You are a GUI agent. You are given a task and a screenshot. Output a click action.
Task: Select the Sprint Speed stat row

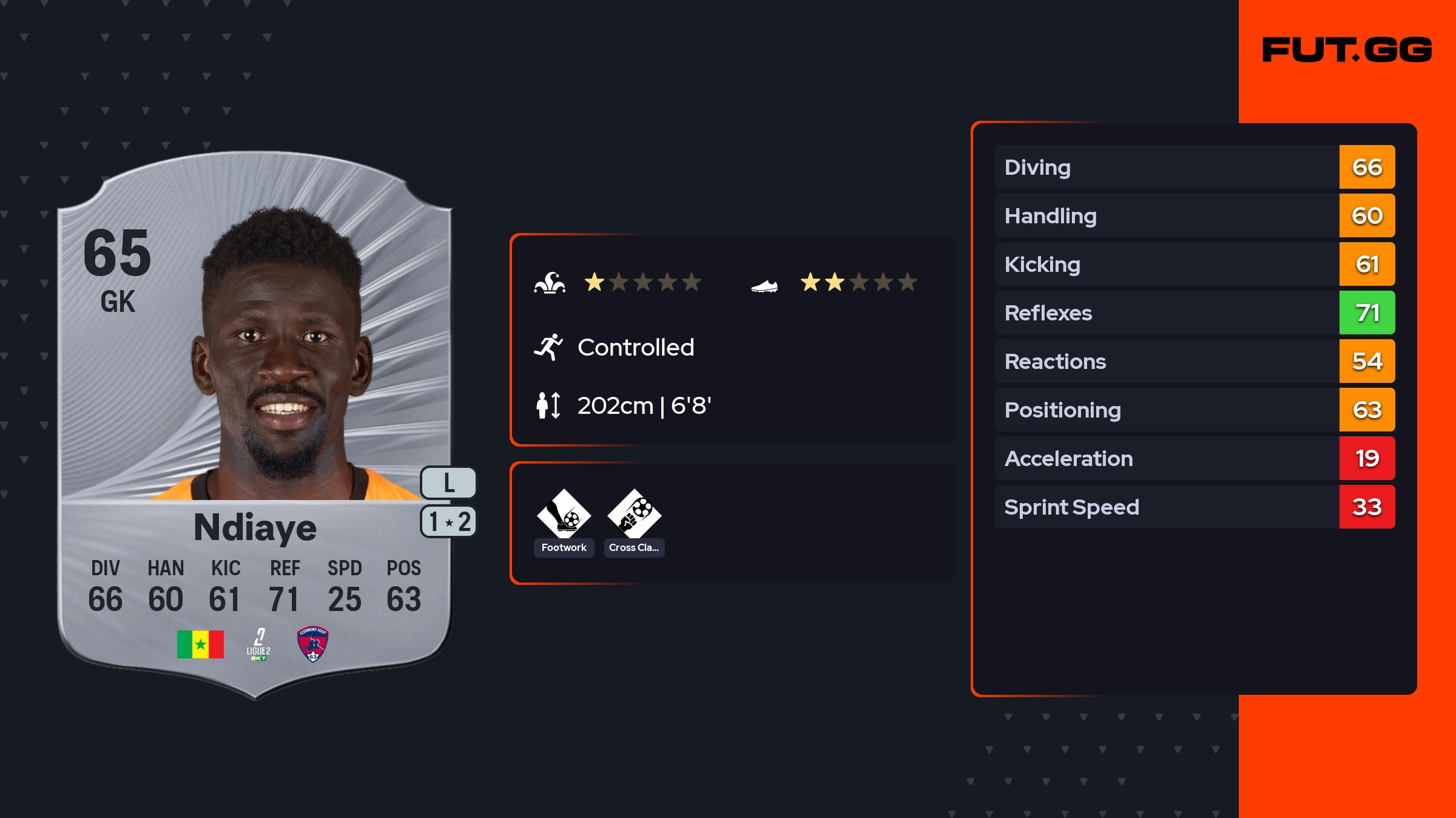coord(1194,507)
